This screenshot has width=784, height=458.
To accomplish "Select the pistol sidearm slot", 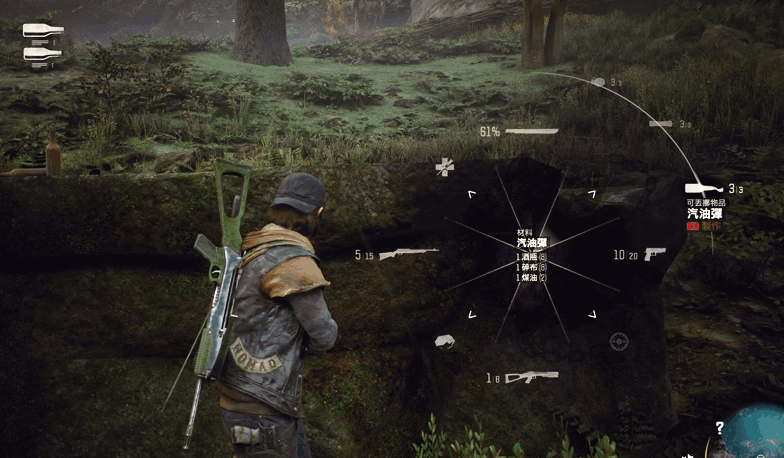I will tap(656, 254).
